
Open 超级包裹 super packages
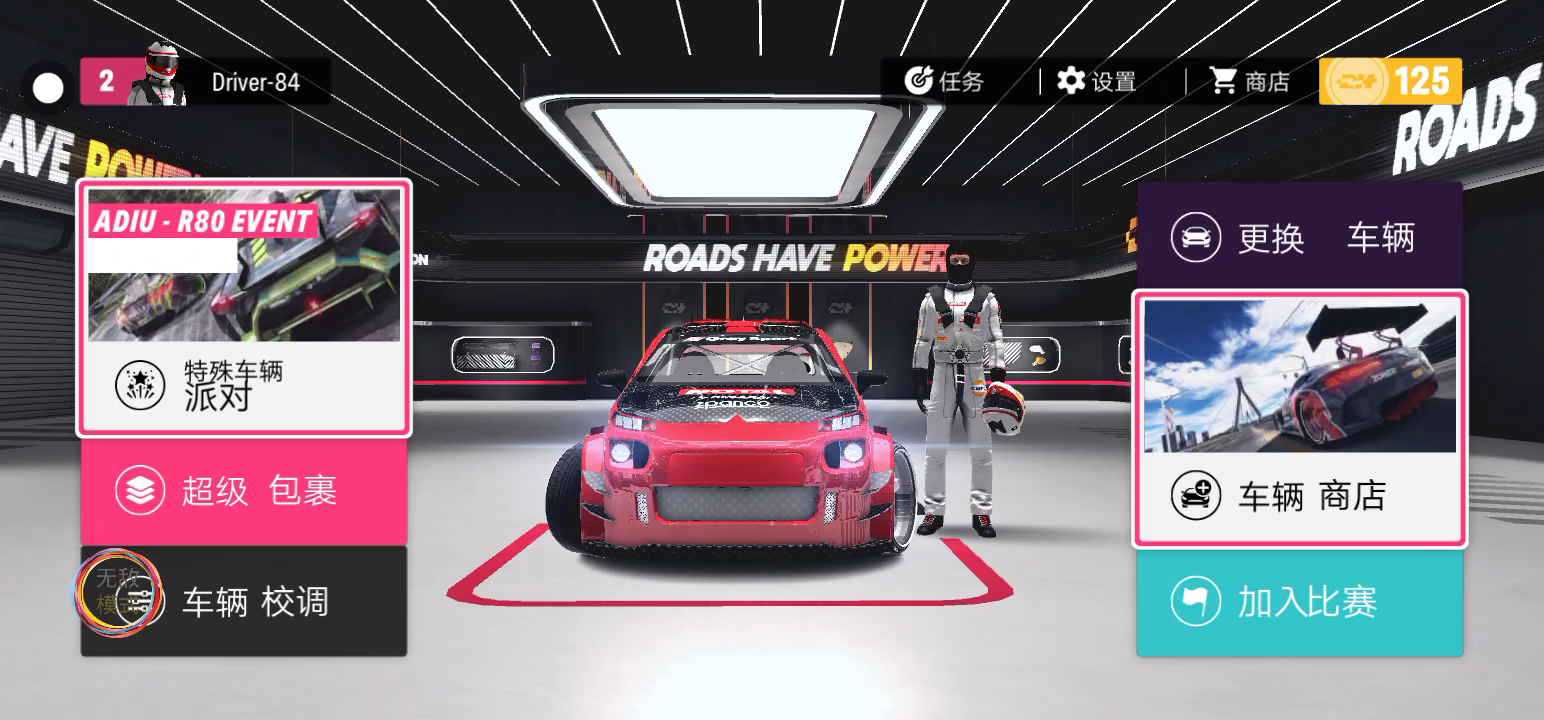coord(244,491)
